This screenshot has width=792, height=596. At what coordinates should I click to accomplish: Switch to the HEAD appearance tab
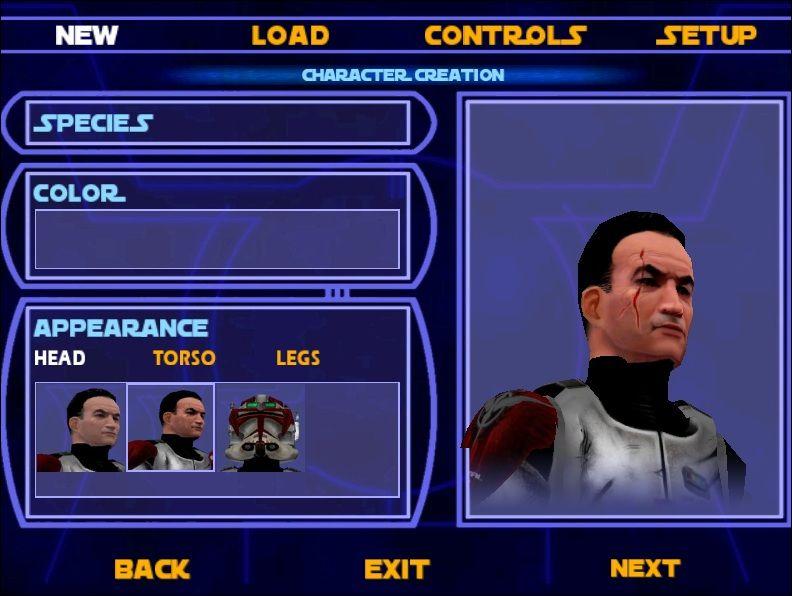coord(60,358)
